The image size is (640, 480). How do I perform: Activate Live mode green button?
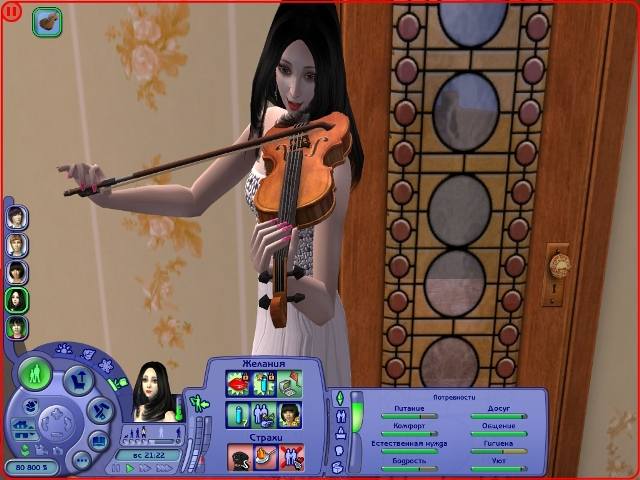point(35,375)
